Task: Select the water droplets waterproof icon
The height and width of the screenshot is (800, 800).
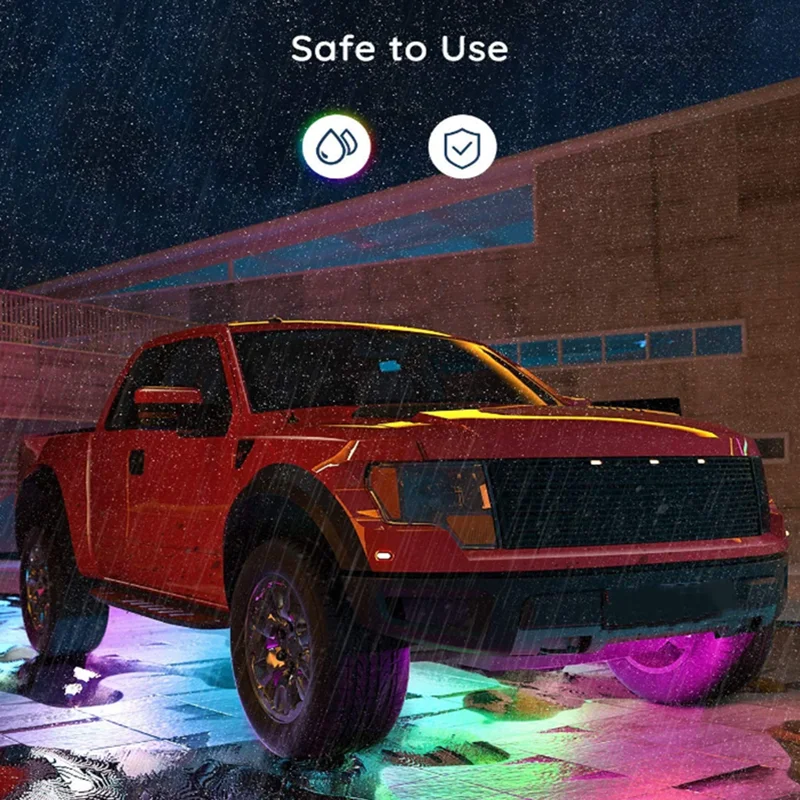Action: pyautogui.click(x=336, y=146)
